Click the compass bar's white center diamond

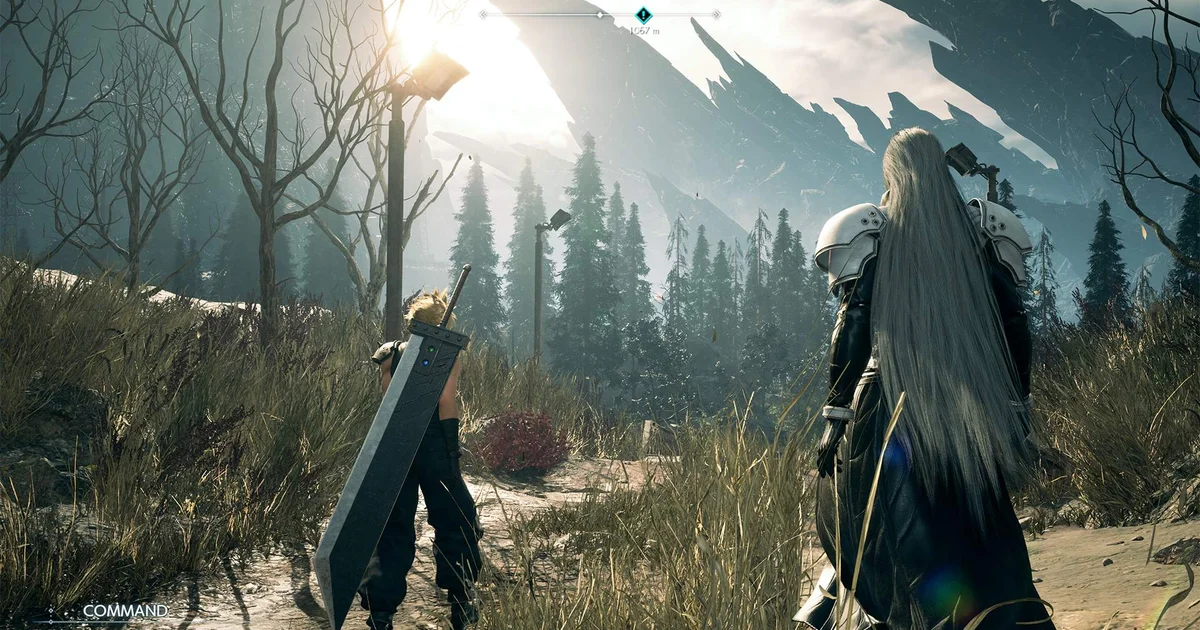(600, 14)
